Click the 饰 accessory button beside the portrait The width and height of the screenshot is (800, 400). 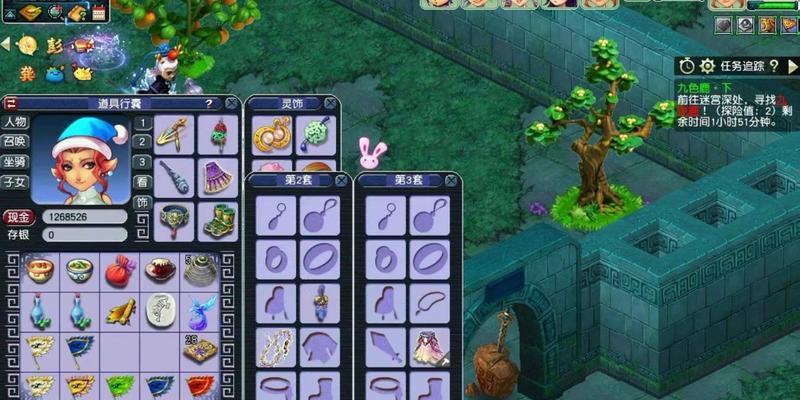coord(142,202)
